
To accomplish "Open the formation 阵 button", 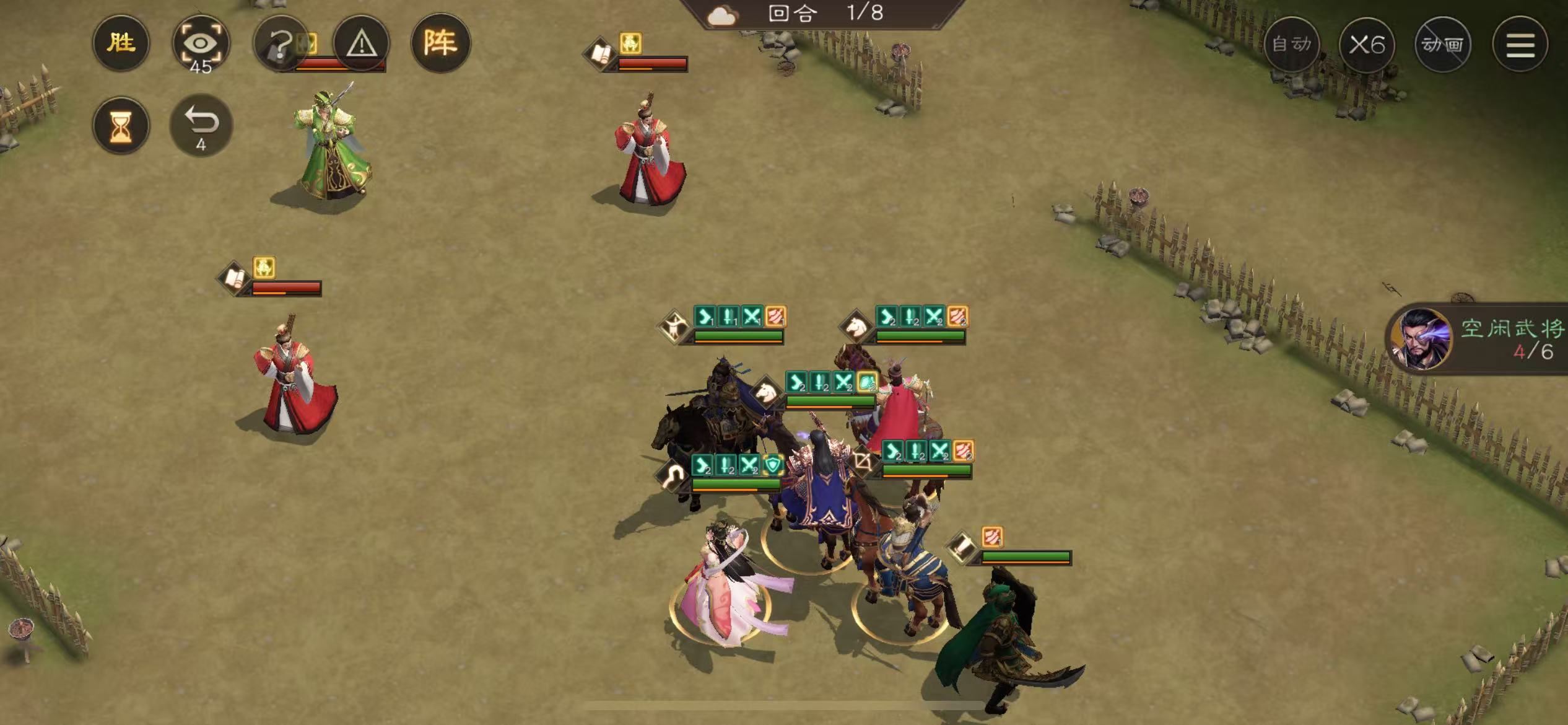I will (440, 43).
